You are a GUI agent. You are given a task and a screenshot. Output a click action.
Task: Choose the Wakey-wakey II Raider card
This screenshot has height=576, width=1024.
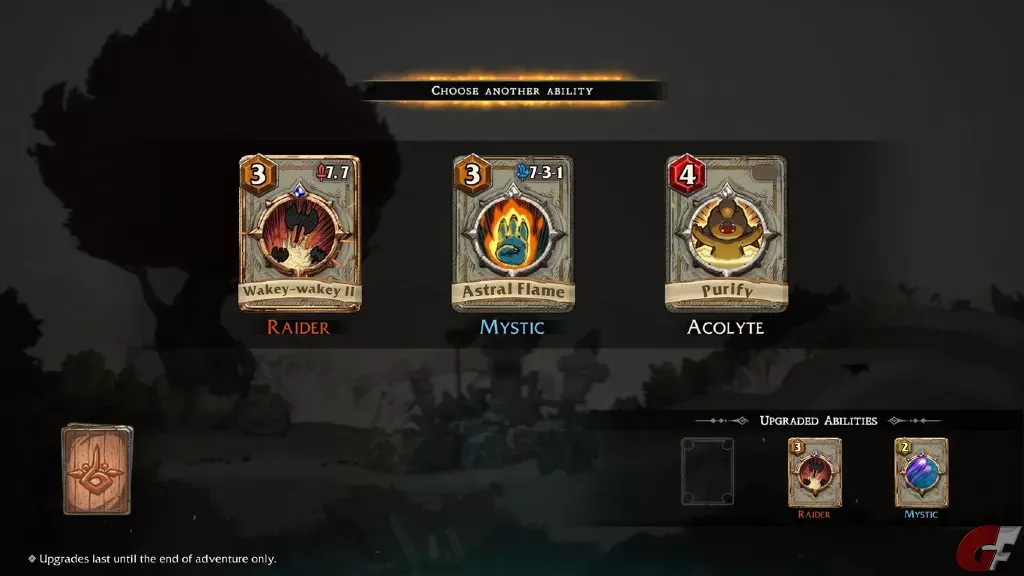[299, 233]
